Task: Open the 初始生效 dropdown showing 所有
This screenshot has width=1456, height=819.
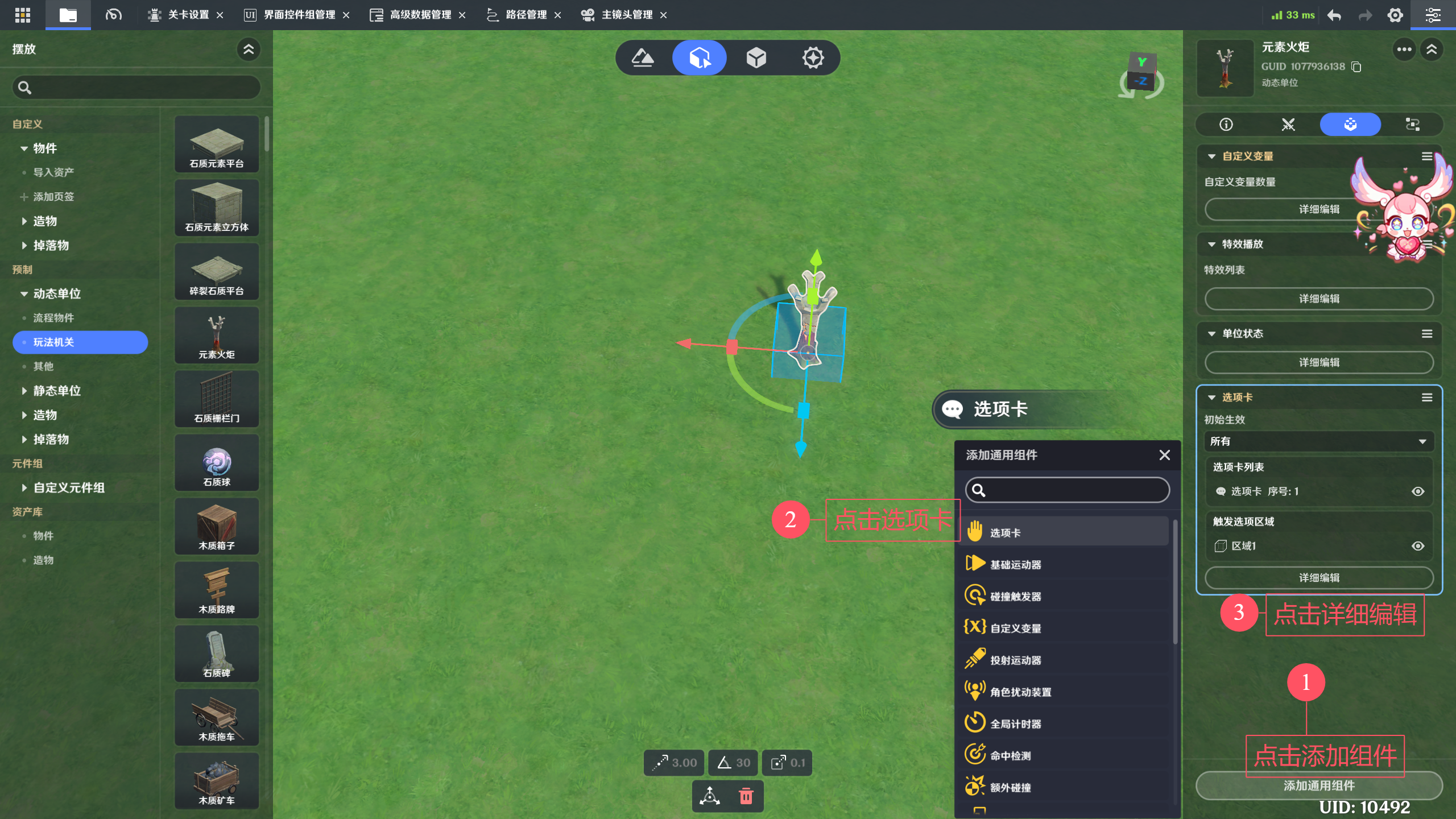Action: pos(1318,441)
